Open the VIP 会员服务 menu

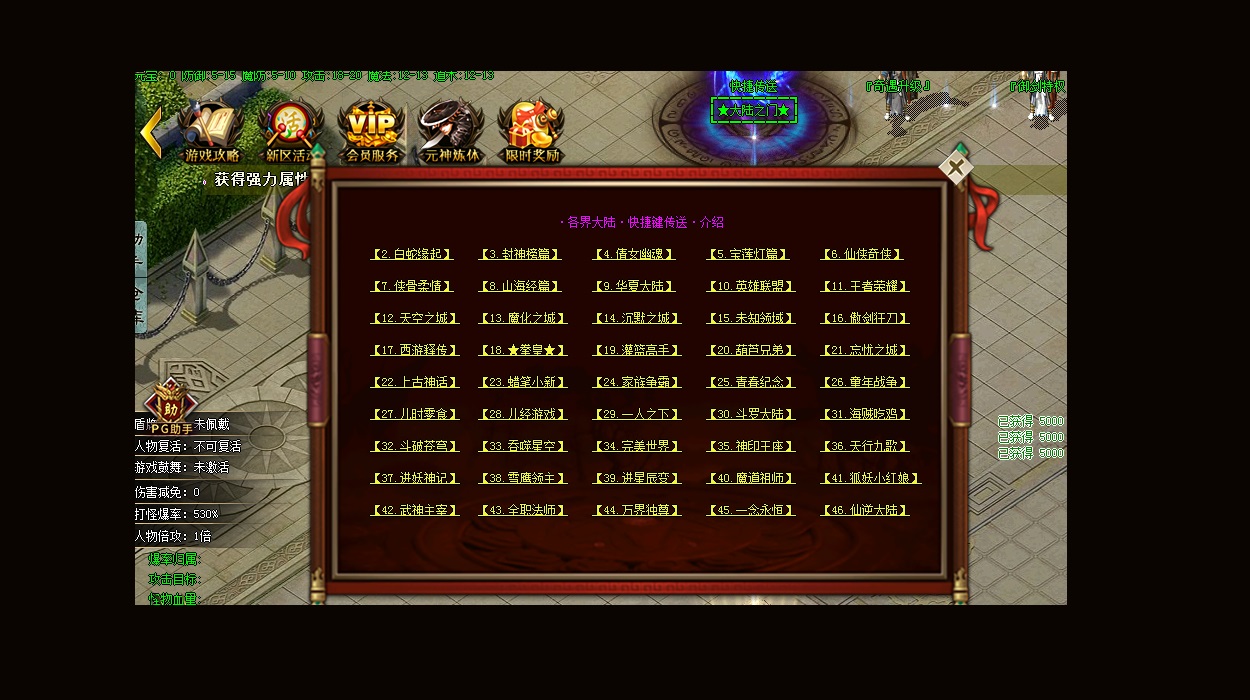371,132
